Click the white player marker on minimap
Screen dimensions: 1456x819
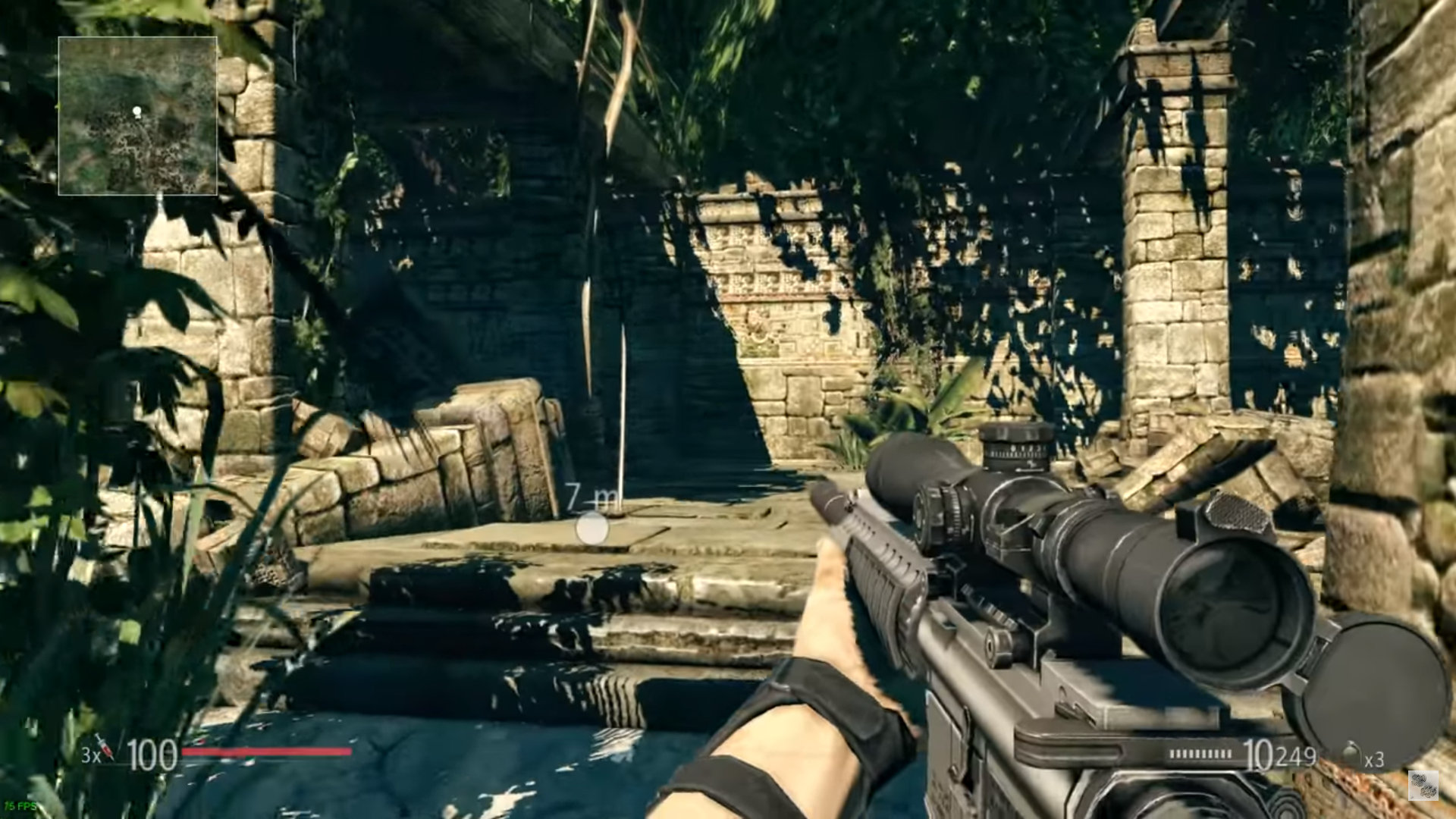137,112
